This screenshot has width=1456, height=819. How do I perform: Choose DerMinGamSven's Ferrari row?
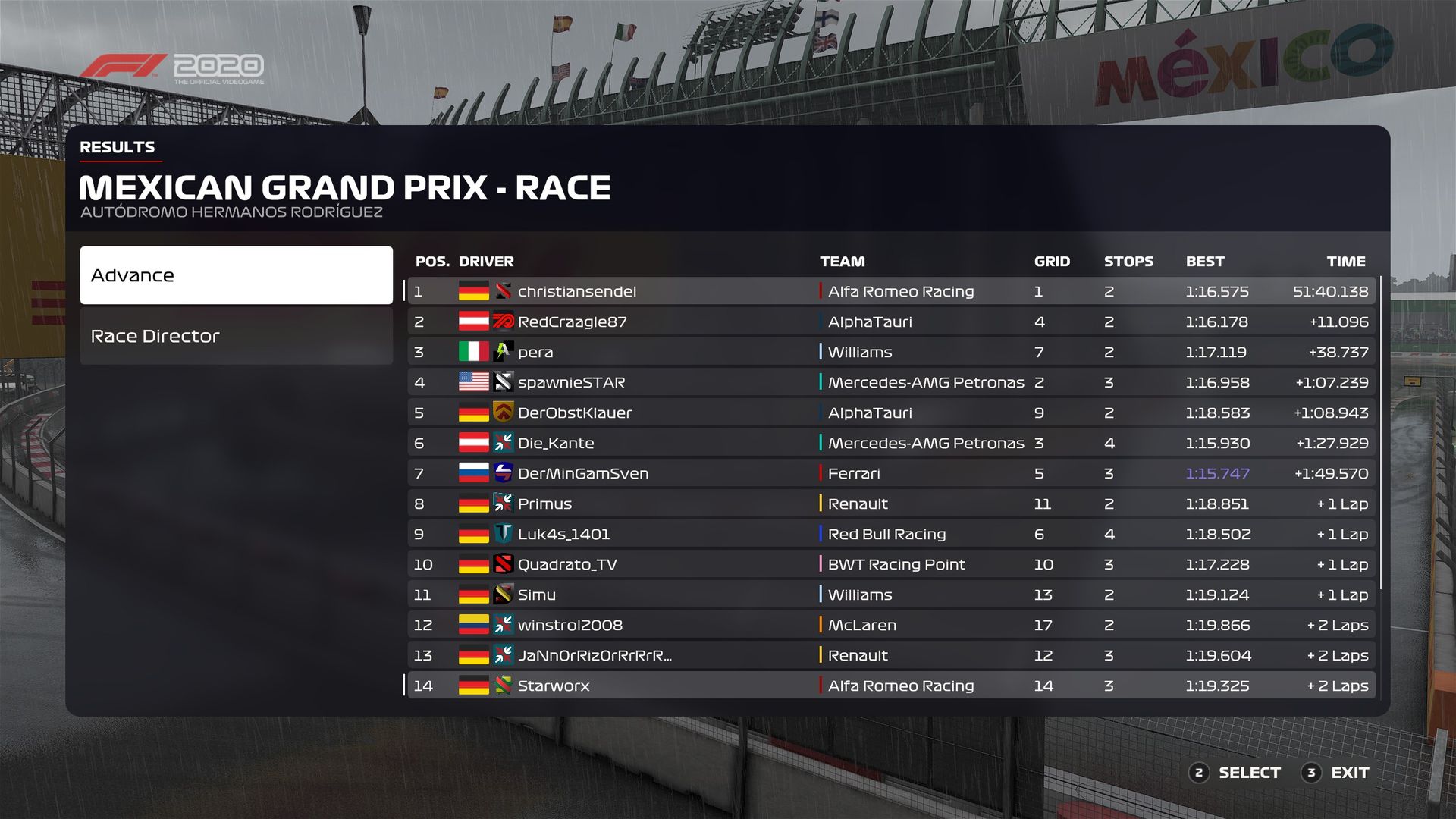891,473
